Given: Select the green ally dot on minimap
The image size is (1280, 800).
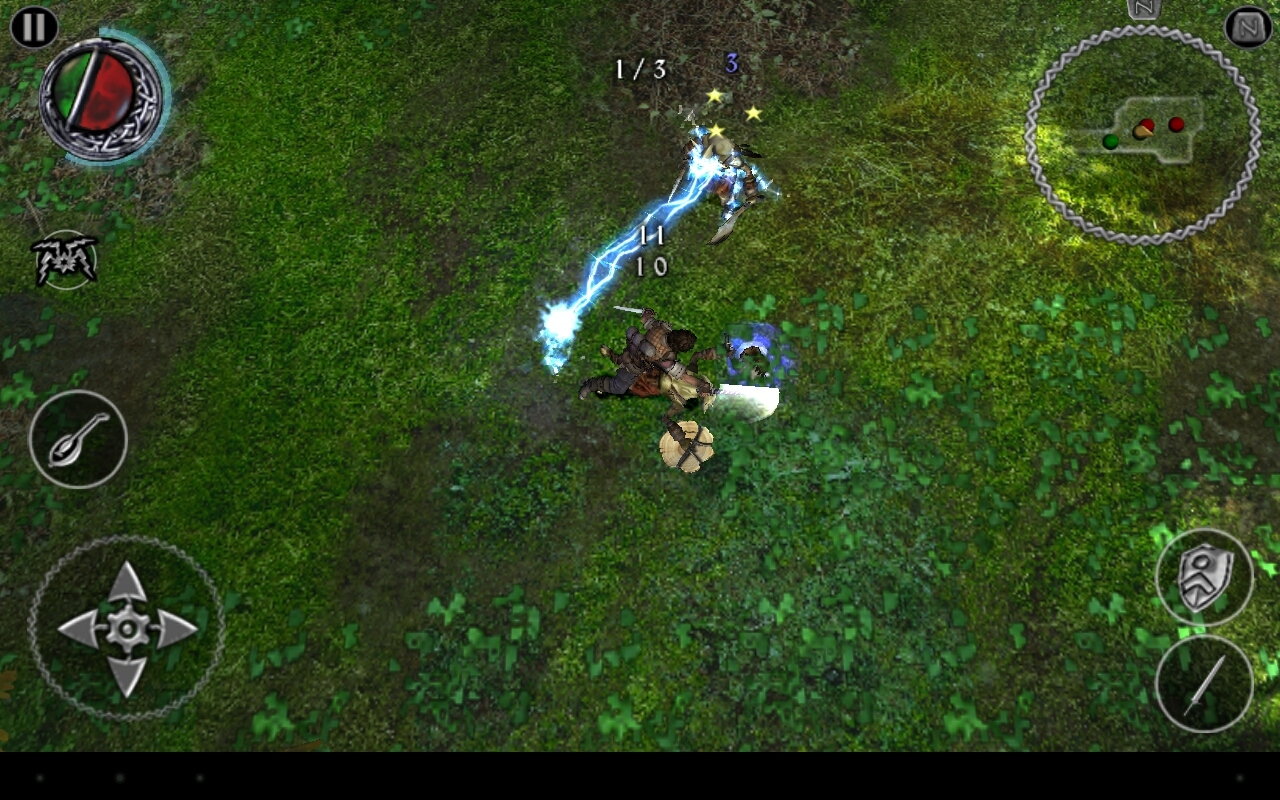Looking at the screenshot, I should pyautogui.click(x=1110, y=141).
